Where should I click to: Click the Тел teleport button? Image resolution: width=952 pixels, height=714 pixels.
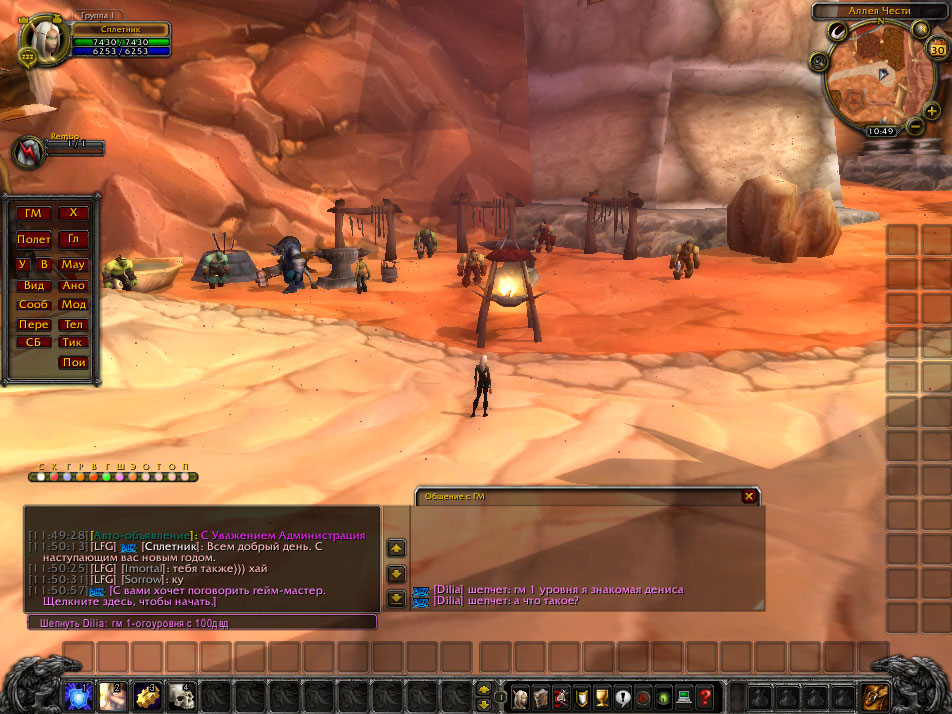(73, 324)
